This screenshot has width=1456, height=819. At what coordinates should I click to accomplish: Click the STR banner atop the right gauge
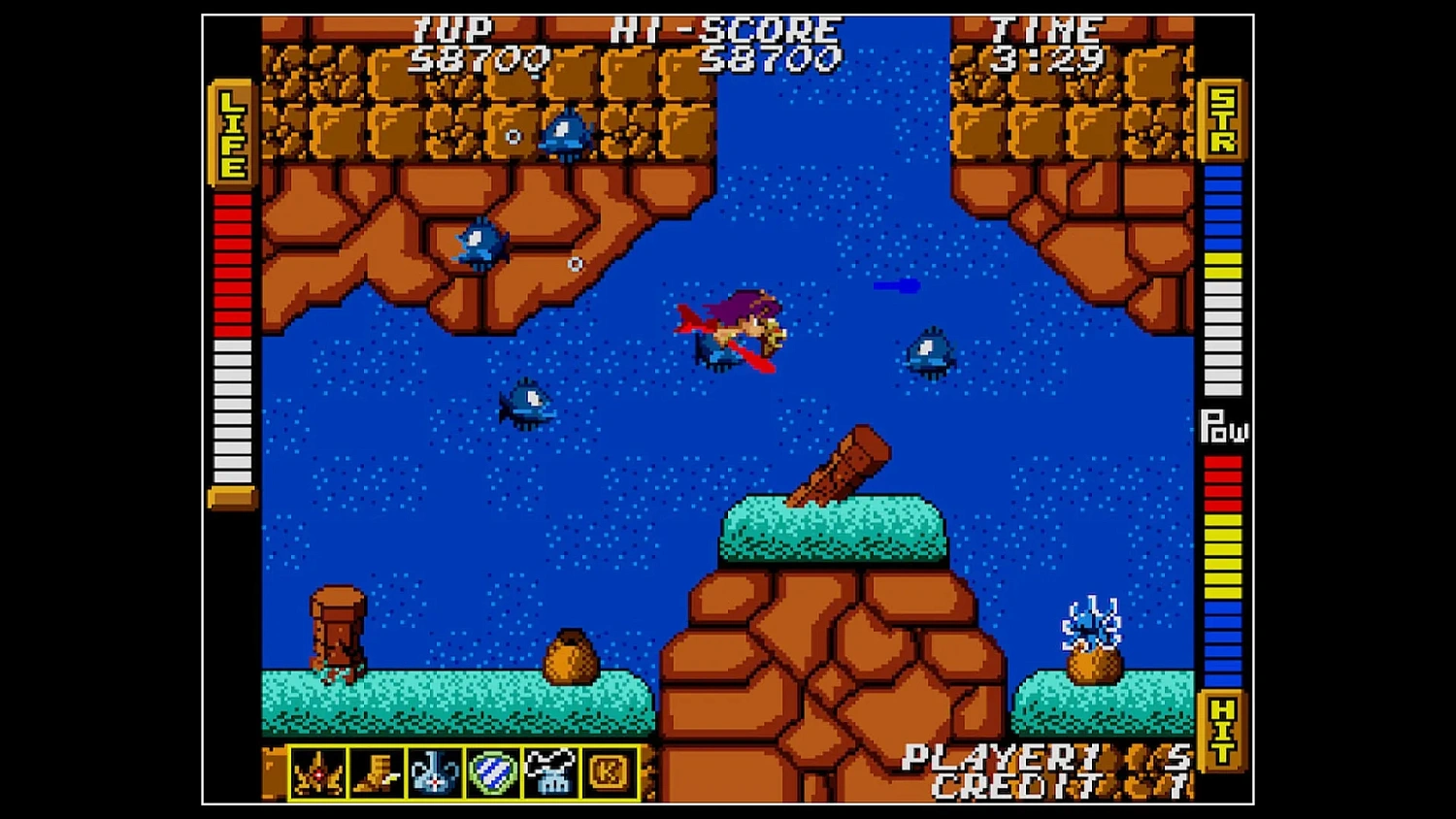point(1222,121)
